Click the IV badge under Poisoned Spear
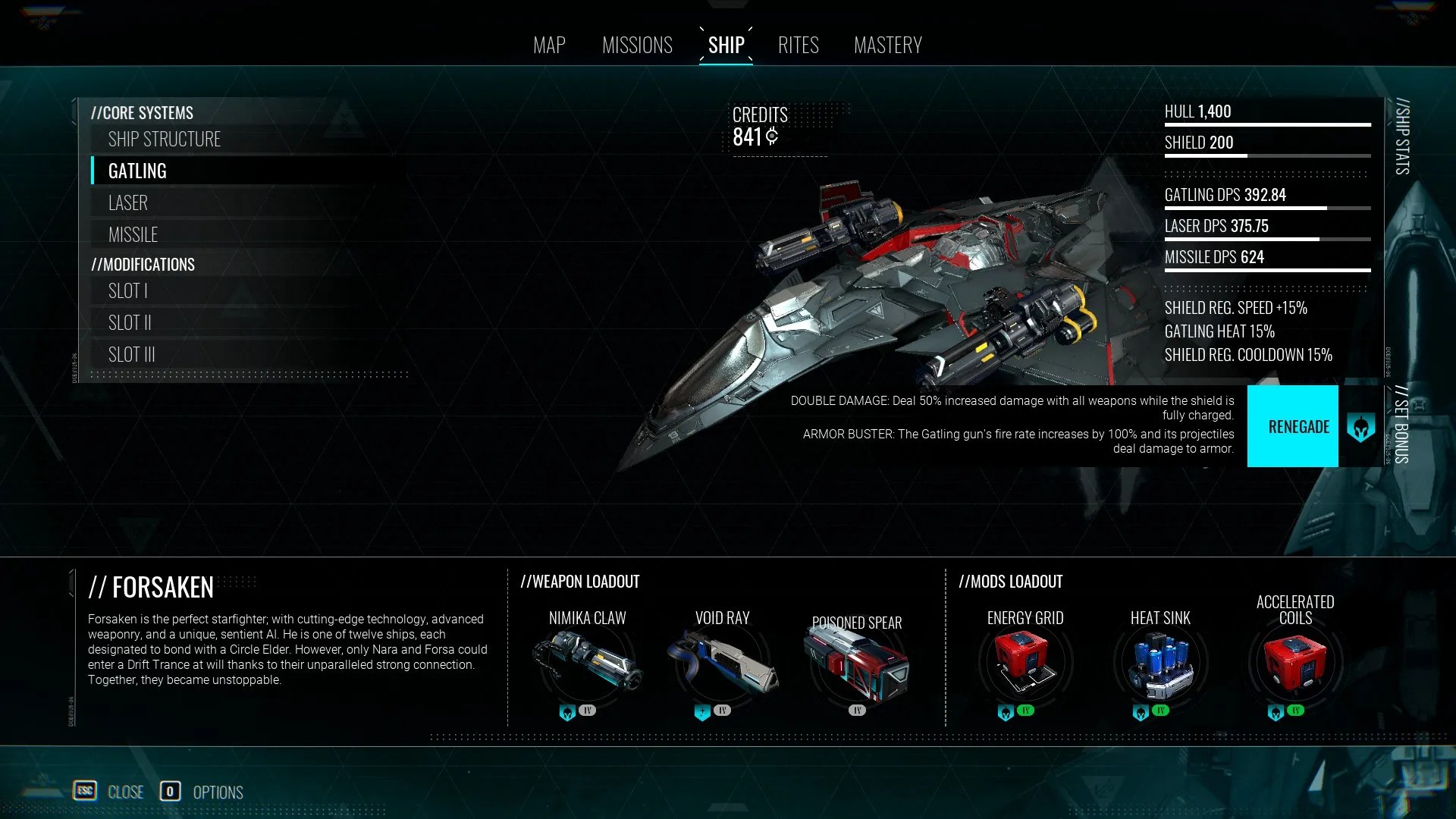The image size is (1456, 819). (x=856, y=711)
